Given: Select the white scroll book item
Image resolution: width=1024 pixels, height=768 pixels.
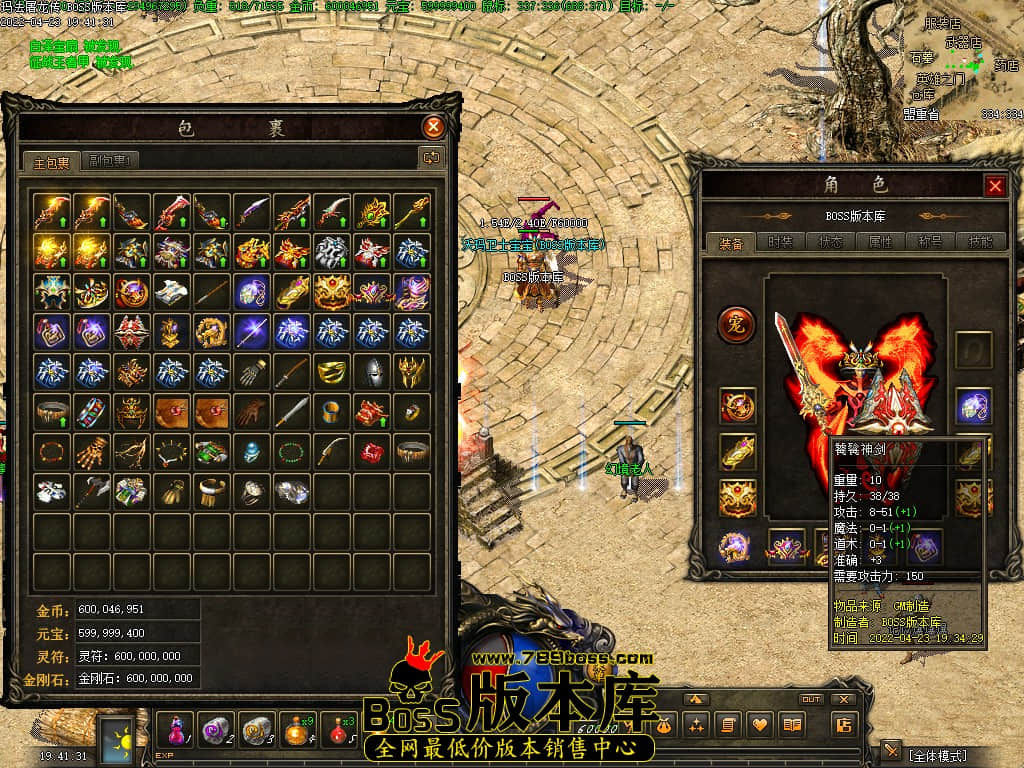Looking at the screenshot, I should (172, 291).
